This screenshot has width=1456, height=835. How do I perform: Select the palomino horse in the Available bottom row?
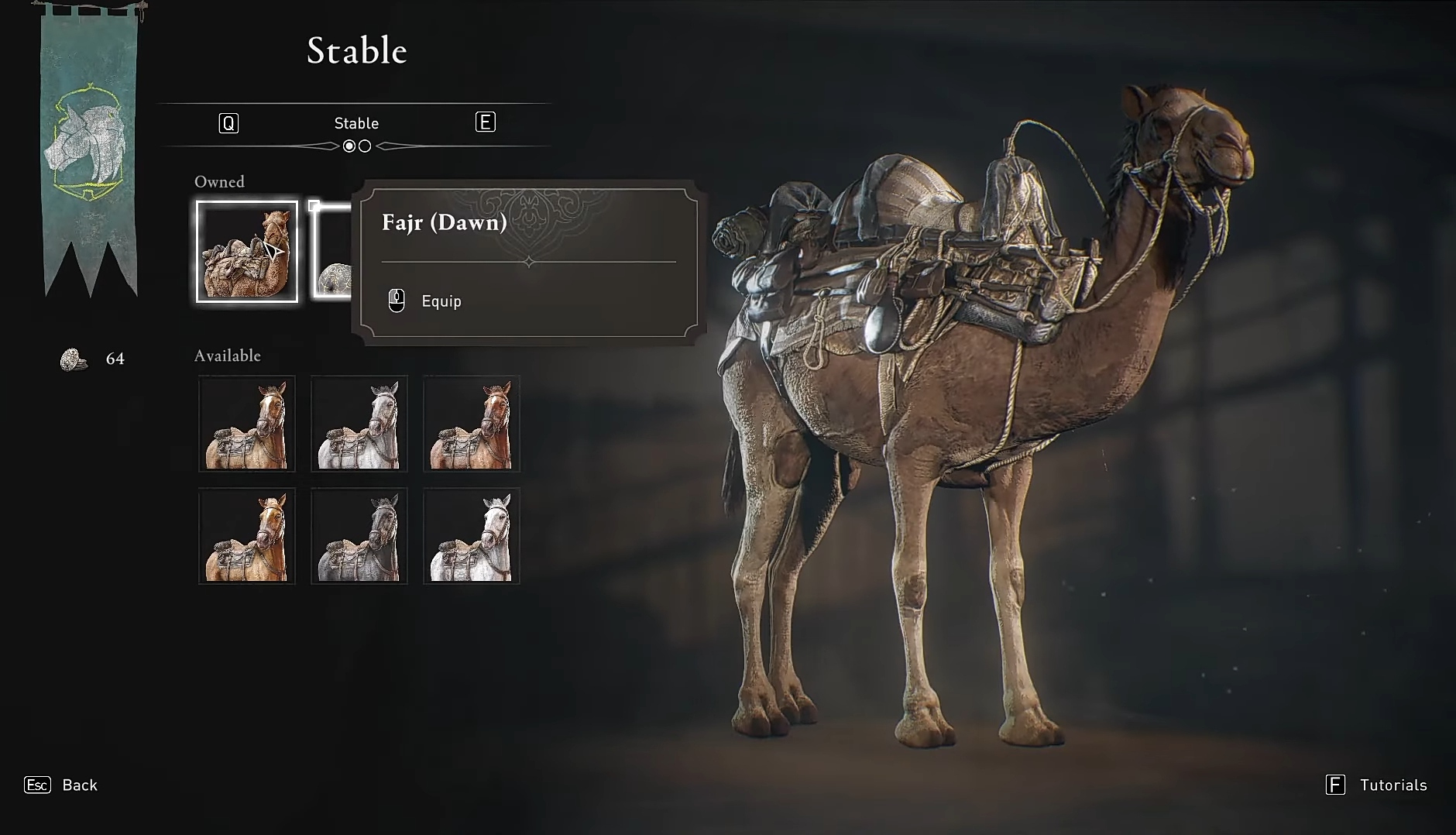(247, 536)
